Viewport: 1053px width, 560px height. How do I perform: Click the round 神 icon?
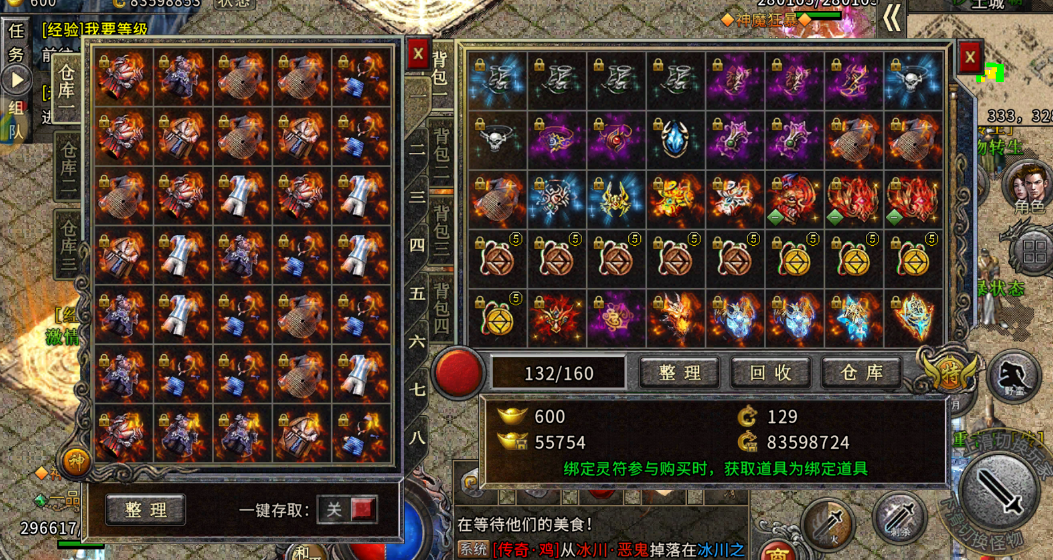(76, 461)
